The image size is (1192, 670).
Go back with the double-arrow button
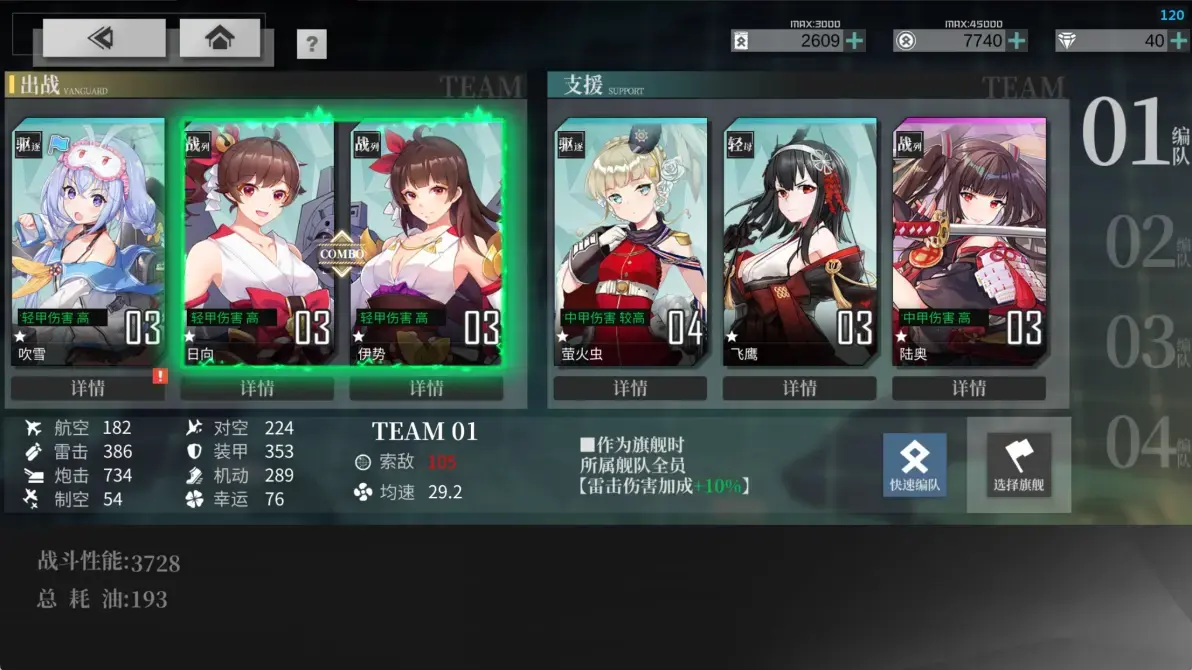[103, 38]
